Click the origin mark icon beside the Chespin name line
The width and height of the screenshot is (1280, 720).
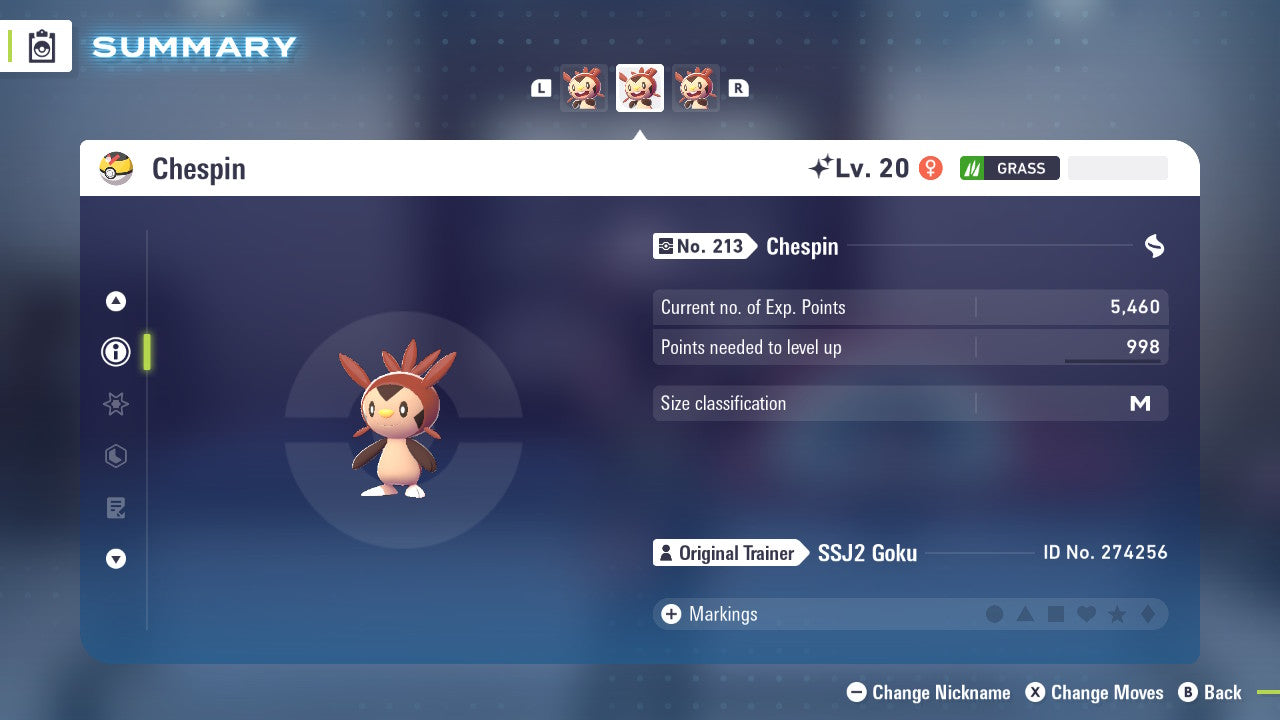pyautogui.click(x=1155, y=246)
